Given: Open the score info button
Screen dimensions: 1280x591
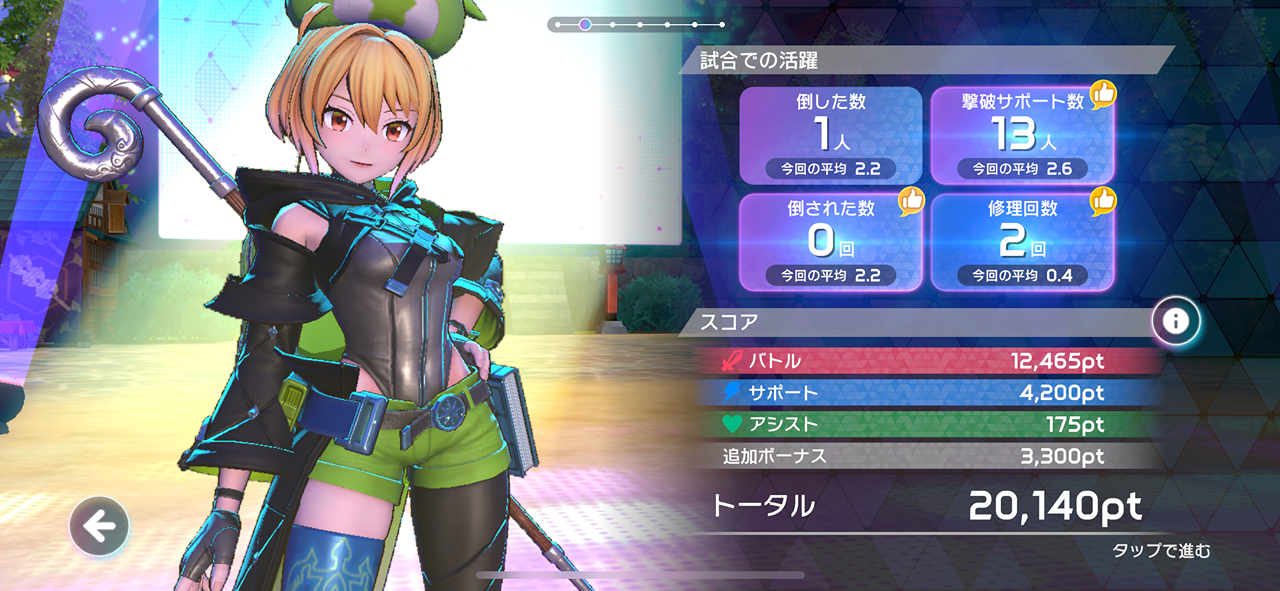Looking at the screenshot, I should (x=1176, y=321).
